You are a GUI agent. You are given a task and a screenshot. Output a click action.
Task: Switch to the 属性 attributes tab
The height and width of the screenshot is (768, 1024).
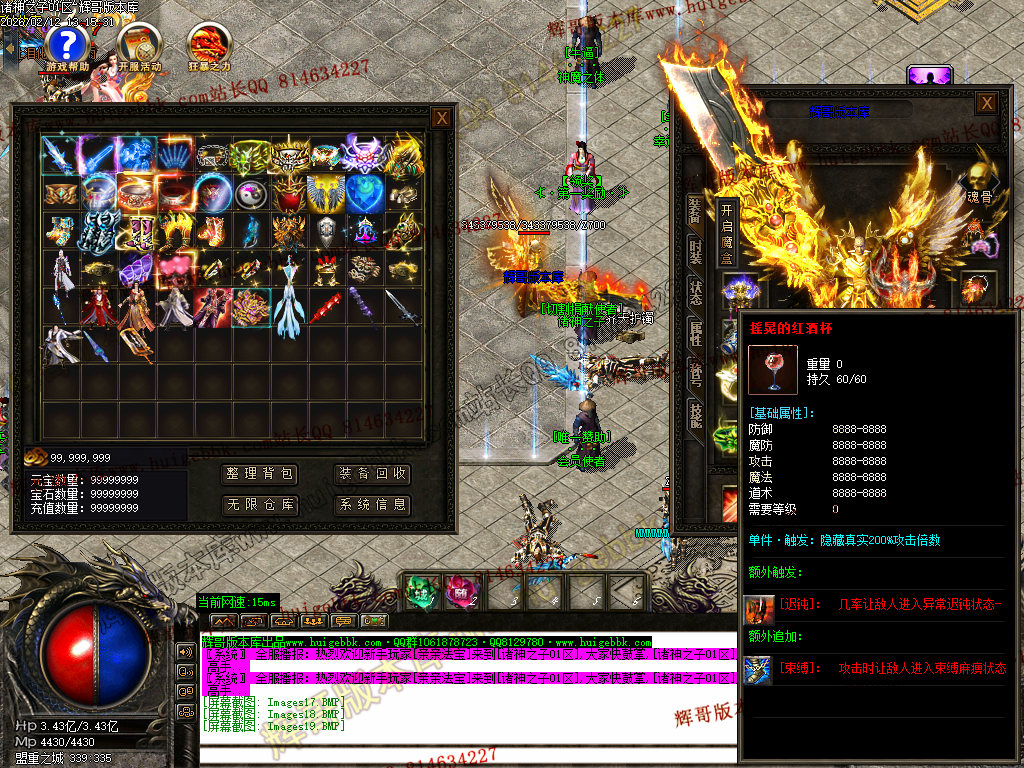click(695, 333)
